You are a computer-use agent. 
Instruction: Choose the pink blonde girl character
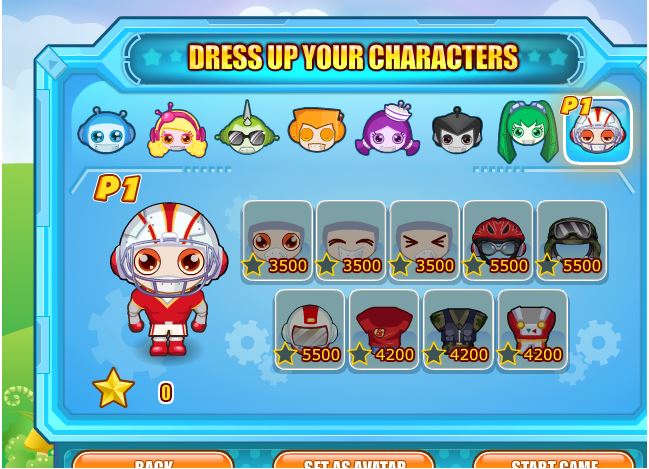tap(177, 131)
